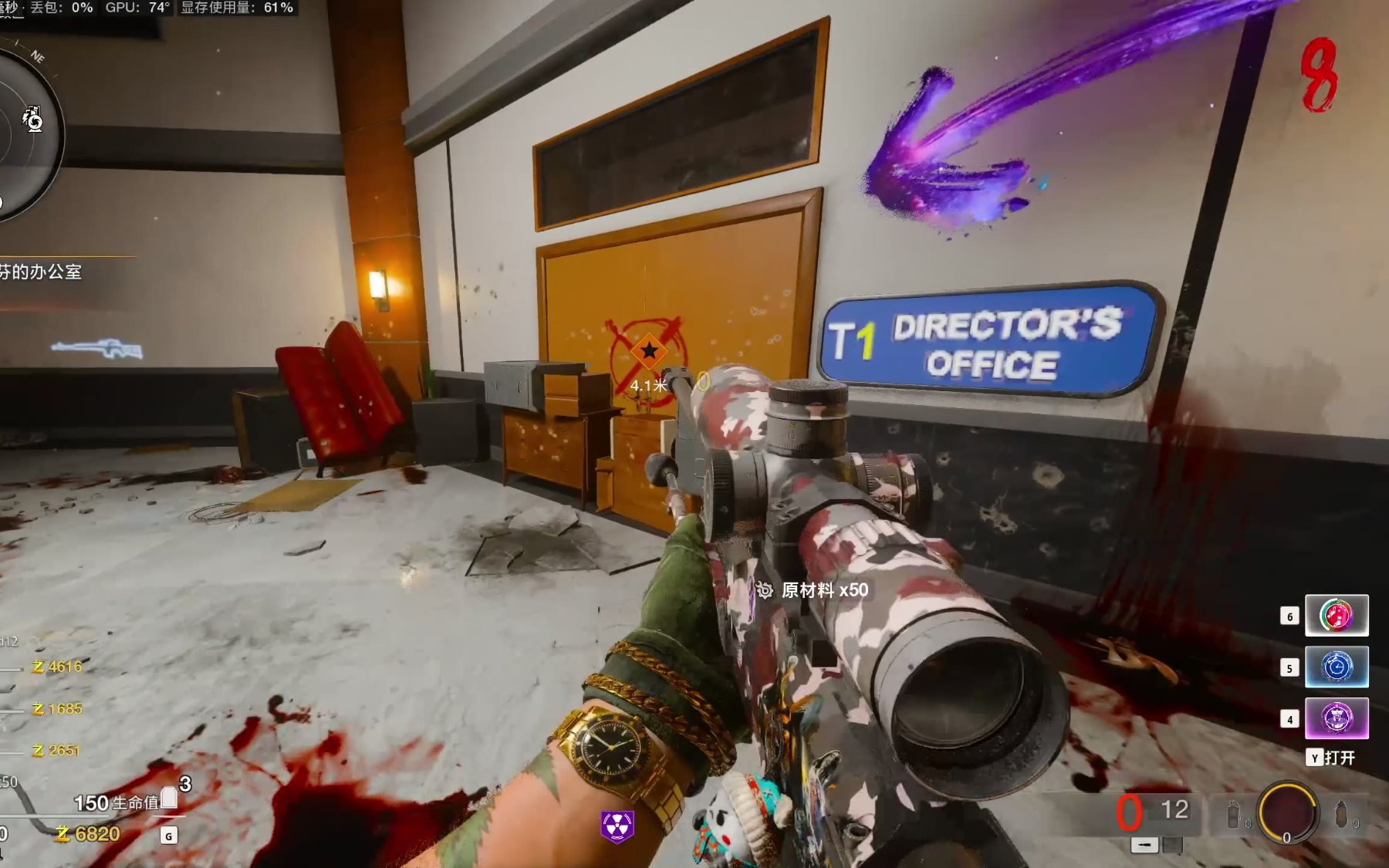The height and width of the screenshot is (868, 1389).
Task: Activate the purple gobblegum in slot 4
Action: coord(1337,718)
